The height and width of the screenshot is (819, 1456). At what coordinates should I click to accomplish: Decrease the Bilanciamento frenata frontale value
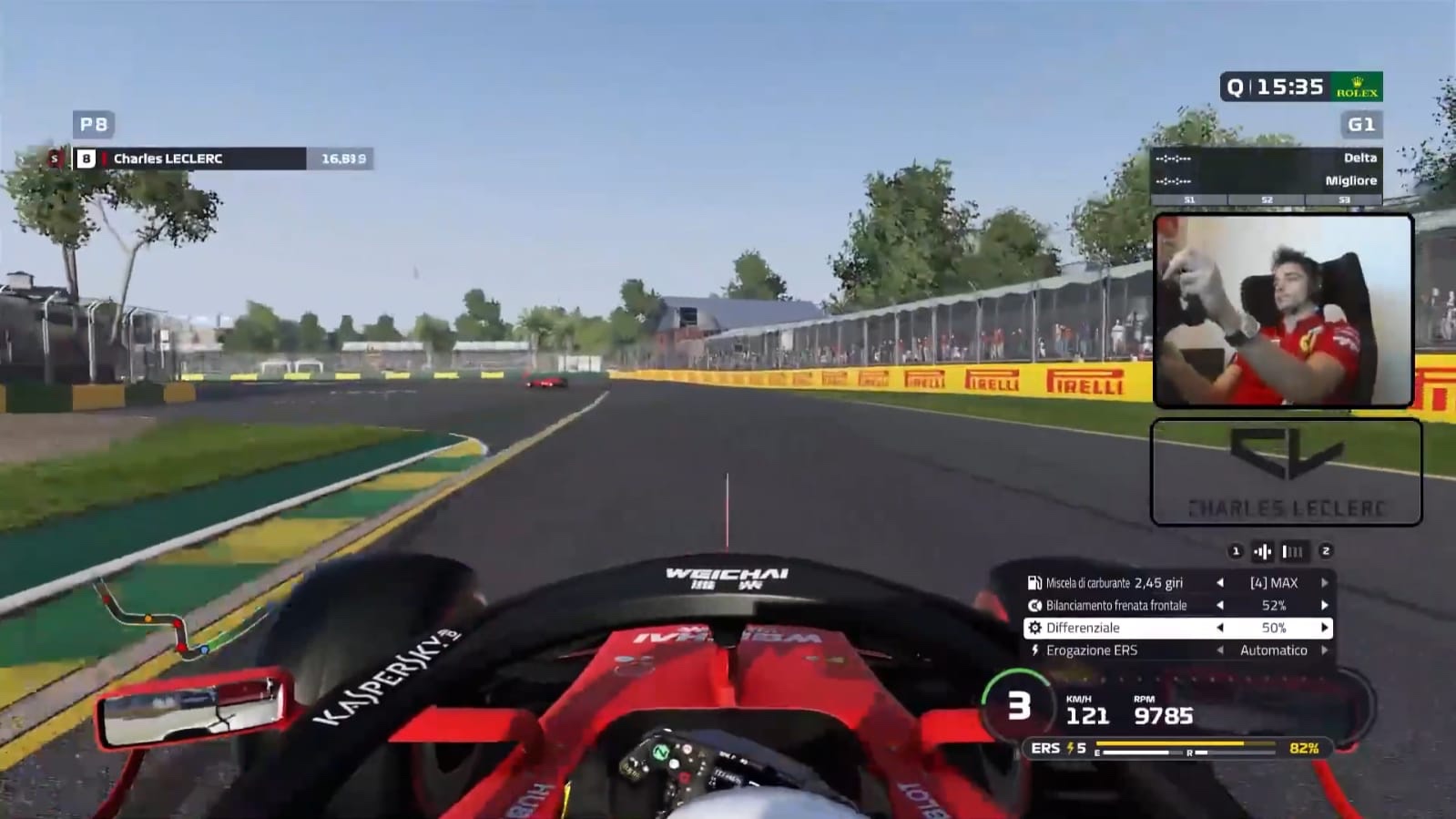click(x=1220, y=606)
